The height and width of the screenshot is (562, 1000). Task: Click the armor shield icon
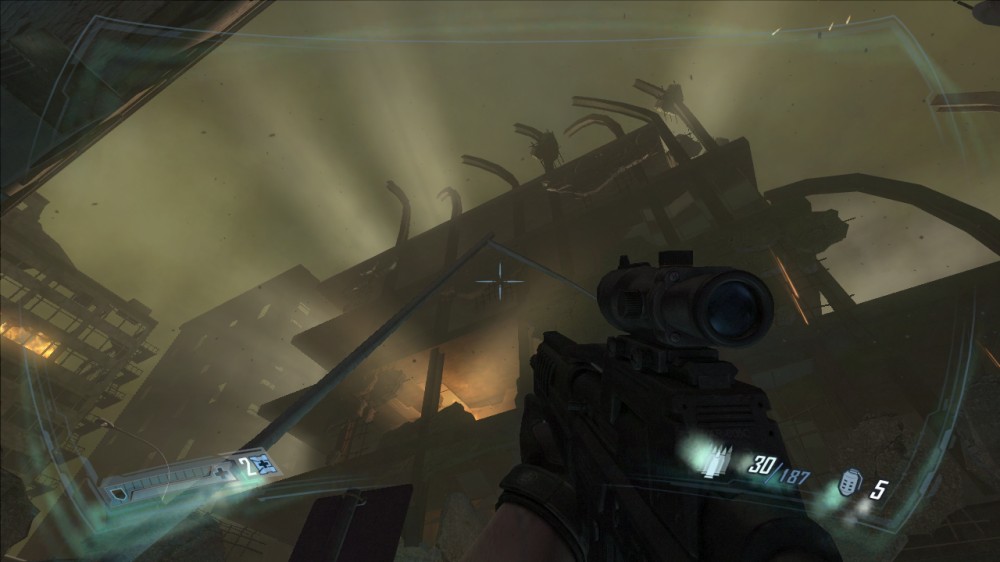click(x=120, y=491)
